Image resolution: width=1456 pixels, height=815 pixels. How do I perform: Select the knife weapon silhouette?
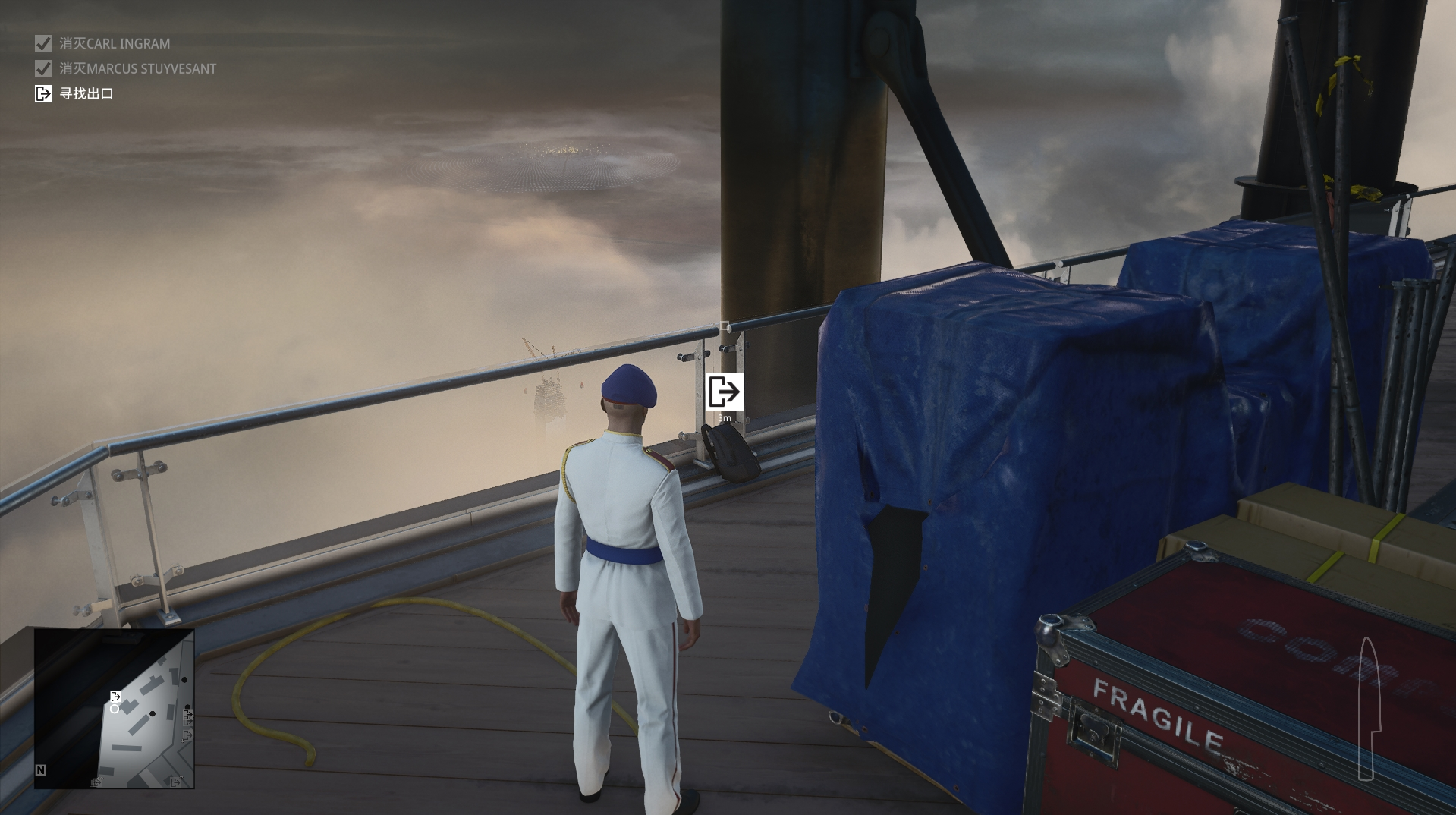point(1366,709)
